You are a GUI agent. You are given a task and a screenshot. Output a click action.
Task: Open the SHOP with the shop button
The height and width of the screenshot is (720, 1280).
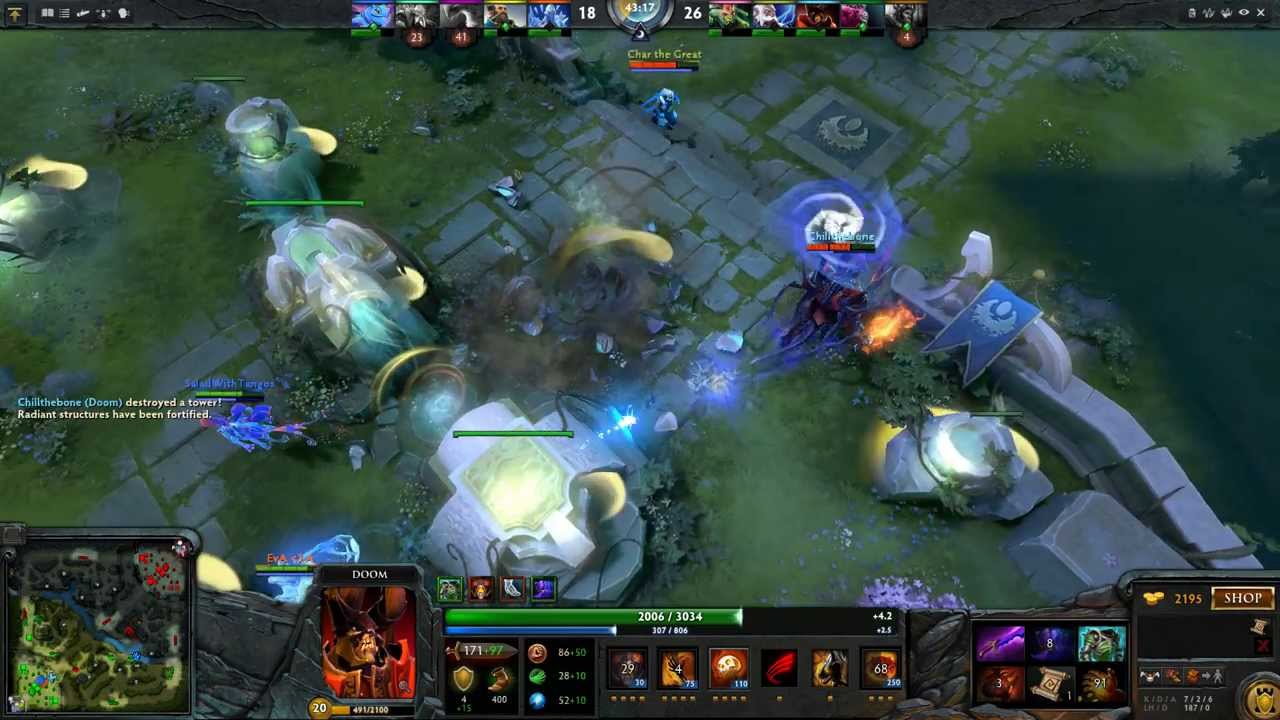1242,597
